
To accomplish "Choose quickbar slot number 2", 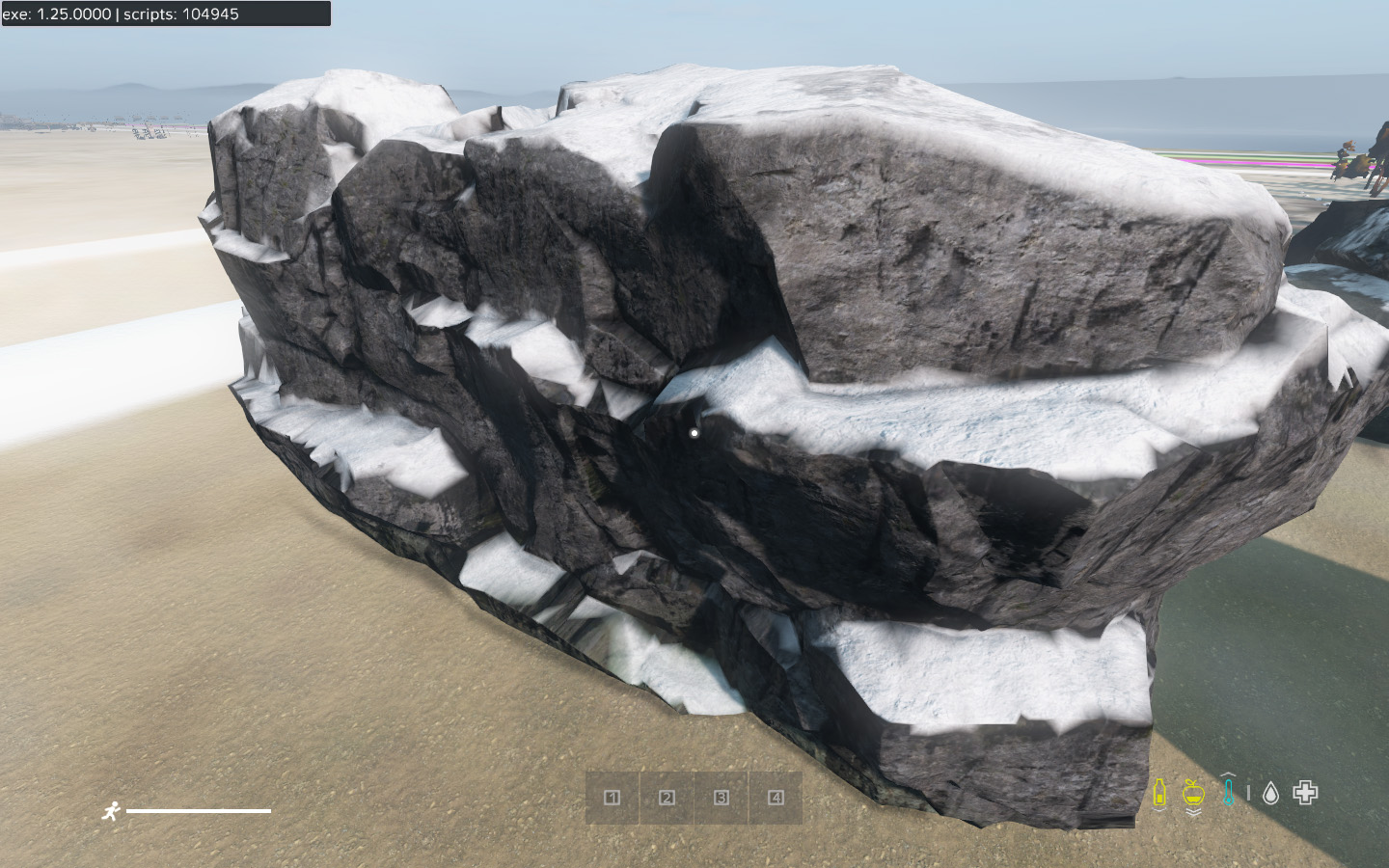I will (x=667, y=798).
